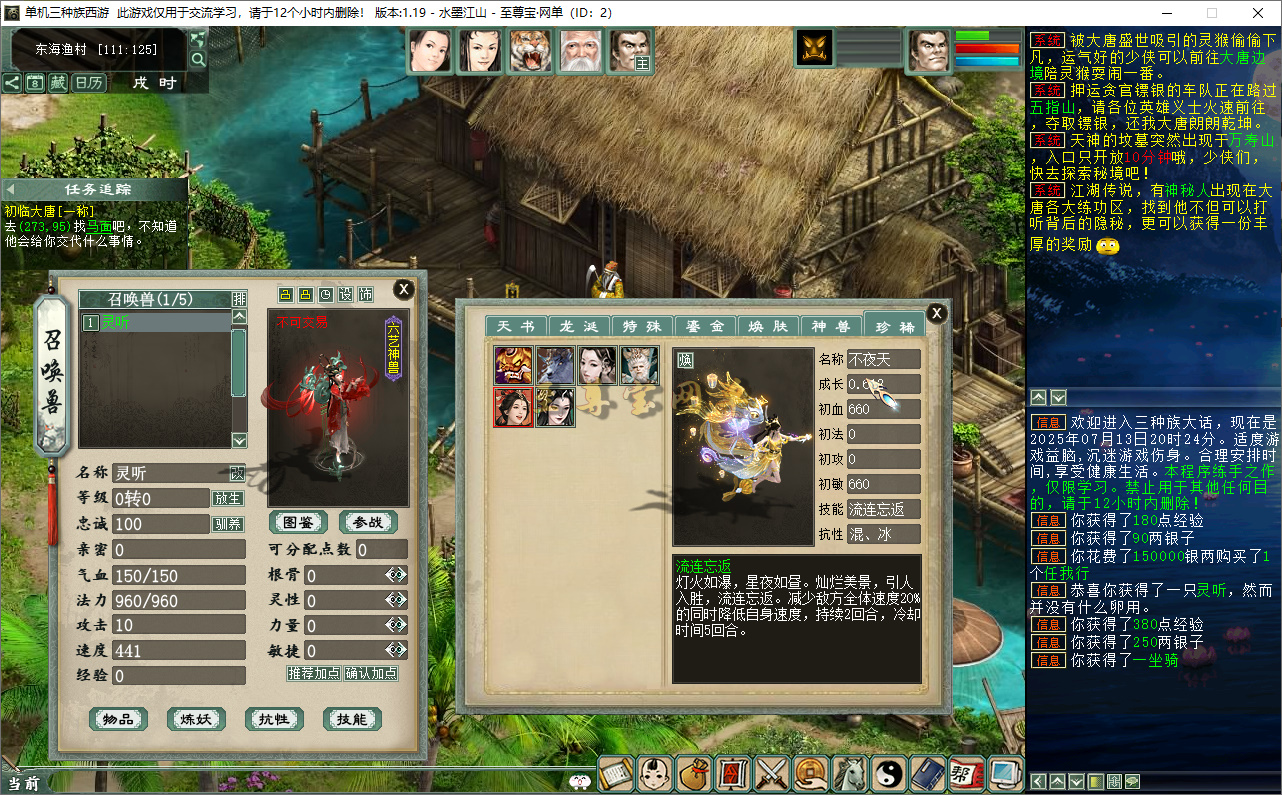Select the 神兽 tab
The height and width of the screenshot is (795, 1282).
click(830, 327)
